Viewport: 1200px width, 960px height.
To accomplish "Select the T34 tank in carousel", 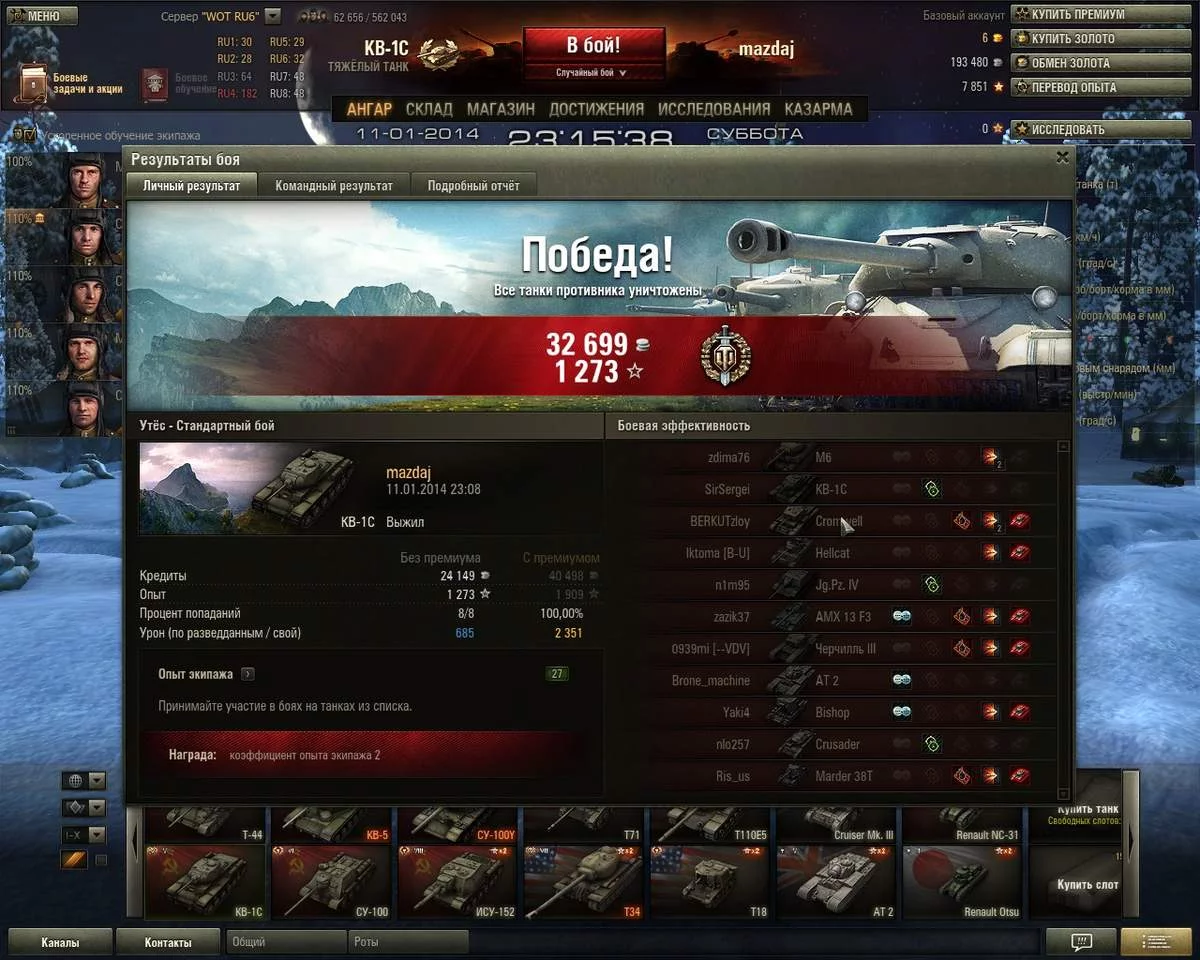I will (584, 881).
